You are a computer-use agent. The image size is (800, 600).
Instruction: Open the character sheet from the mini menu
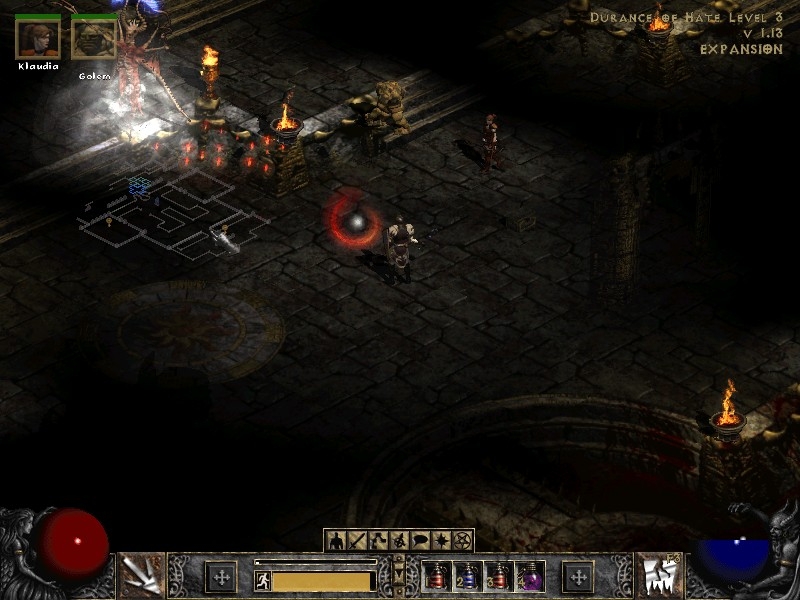coord(335,541)
